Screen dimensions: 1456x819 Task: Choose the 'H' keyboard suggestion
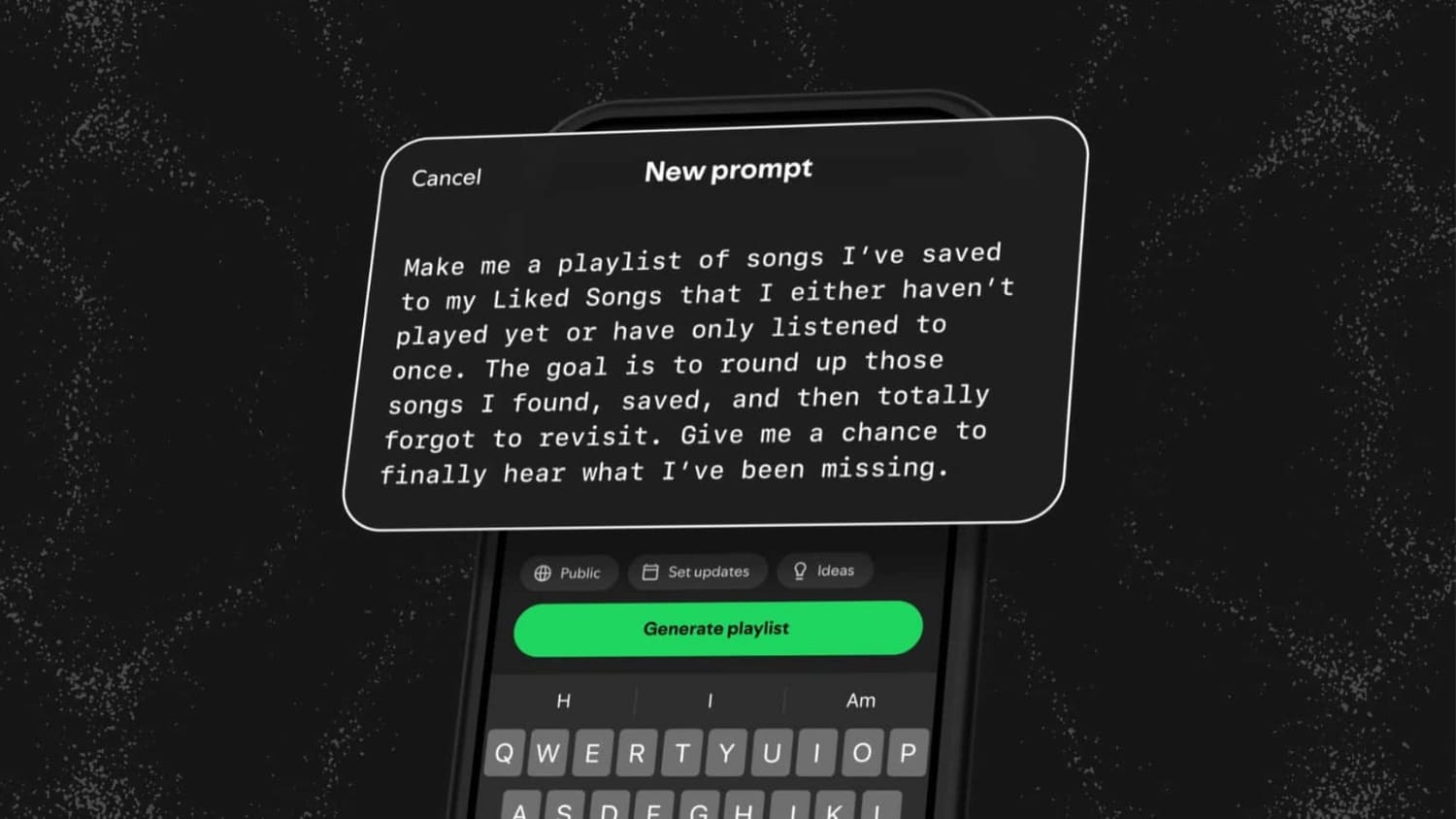click(563, 701)
